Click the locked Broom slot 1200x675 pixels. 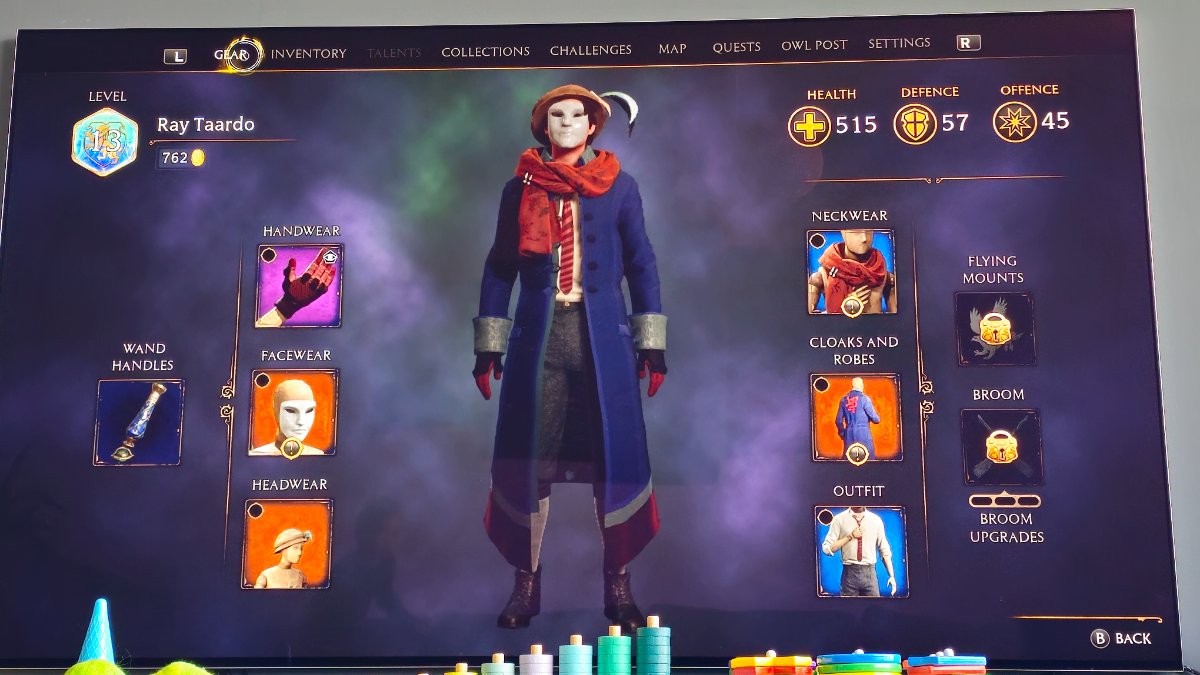pos(1001,447)
